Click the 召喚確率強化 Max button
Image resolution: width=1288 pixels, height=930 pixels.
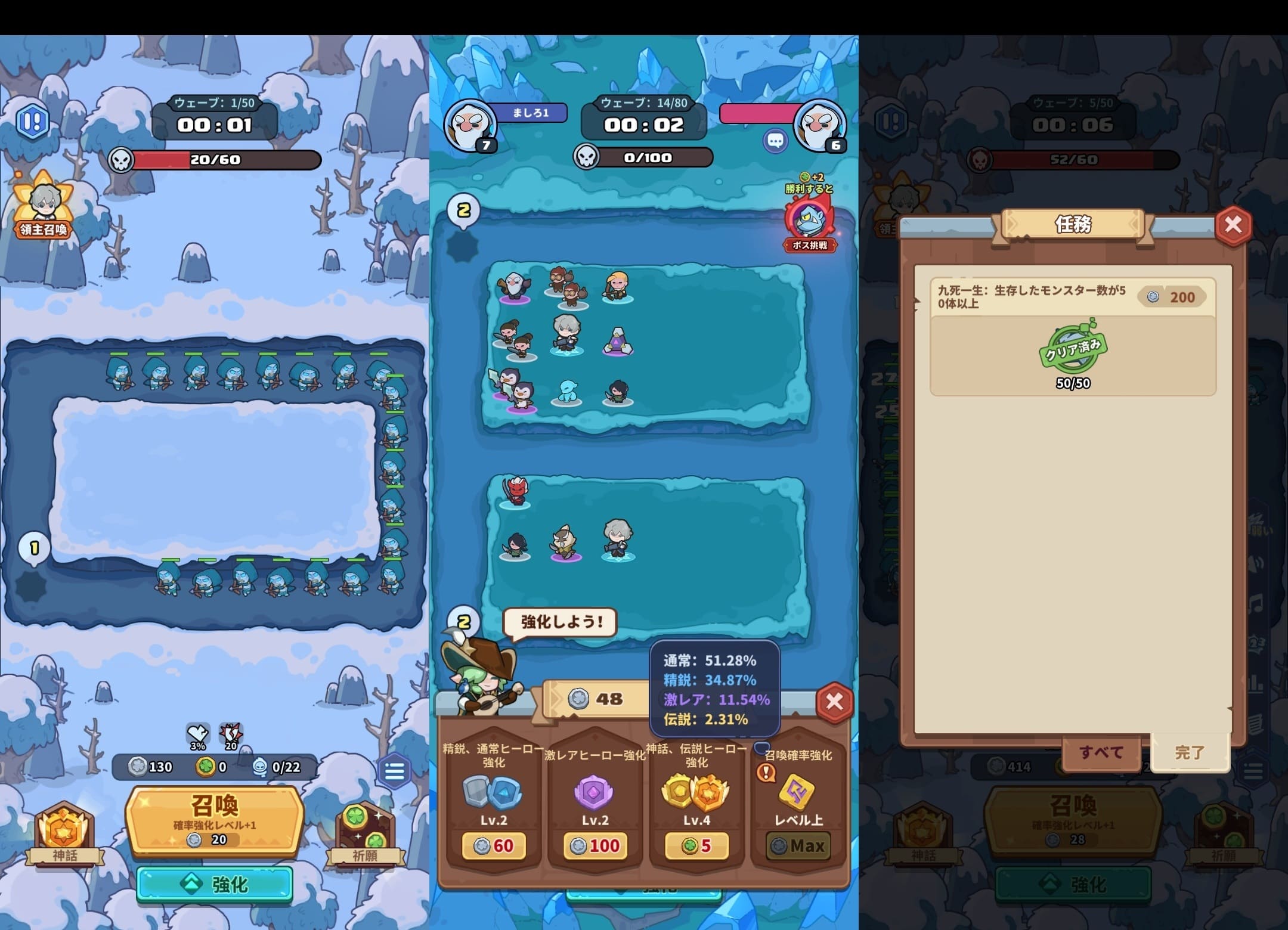point(798,845)
